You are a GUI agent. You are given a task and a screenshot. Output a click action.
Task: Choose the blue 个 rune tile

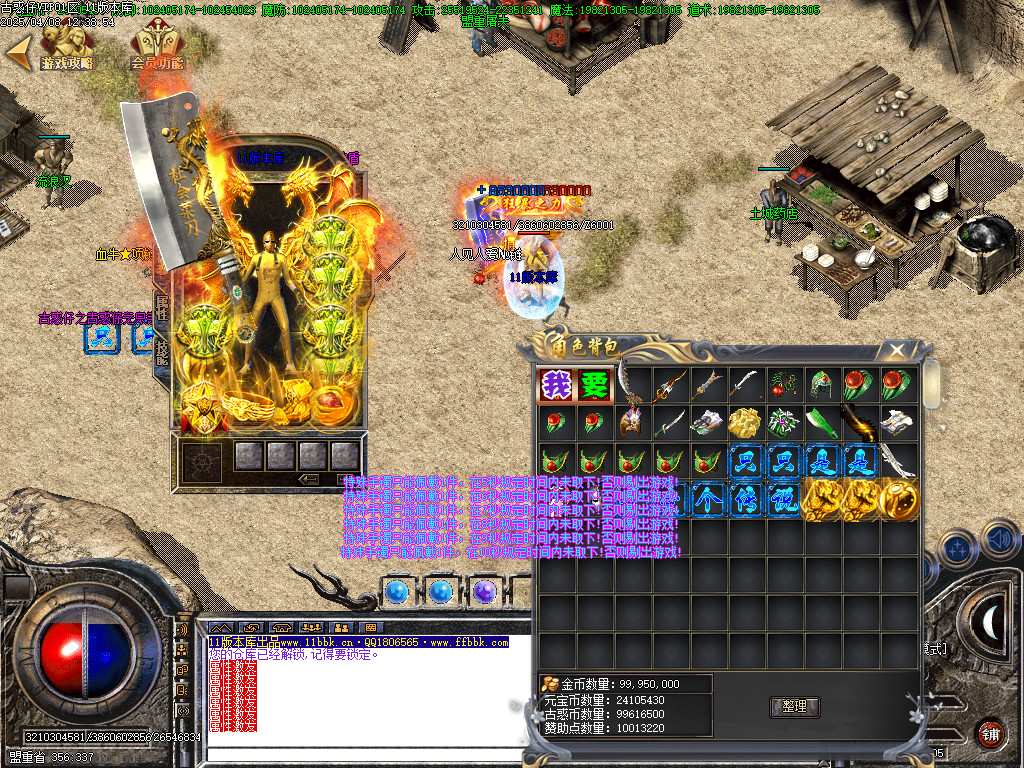(707, 499)
